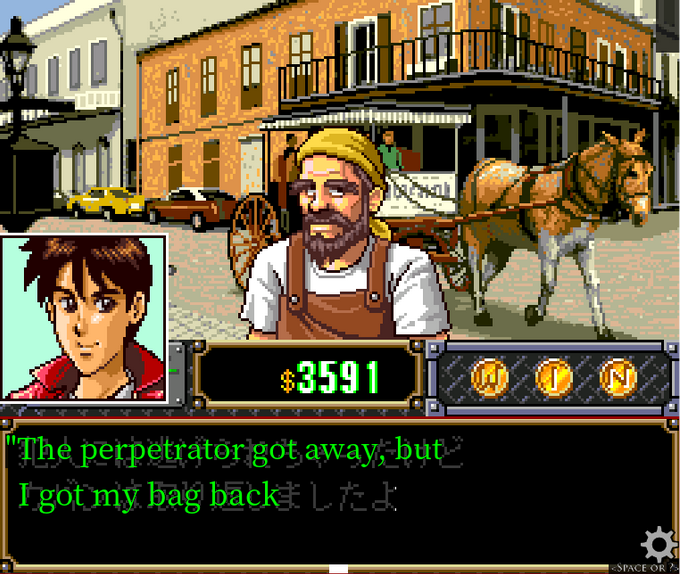Choose the gold N coin button
Image resolution: width=680 pixels, height=574 pixels.
pyautogui.click(x=617, y=376)
